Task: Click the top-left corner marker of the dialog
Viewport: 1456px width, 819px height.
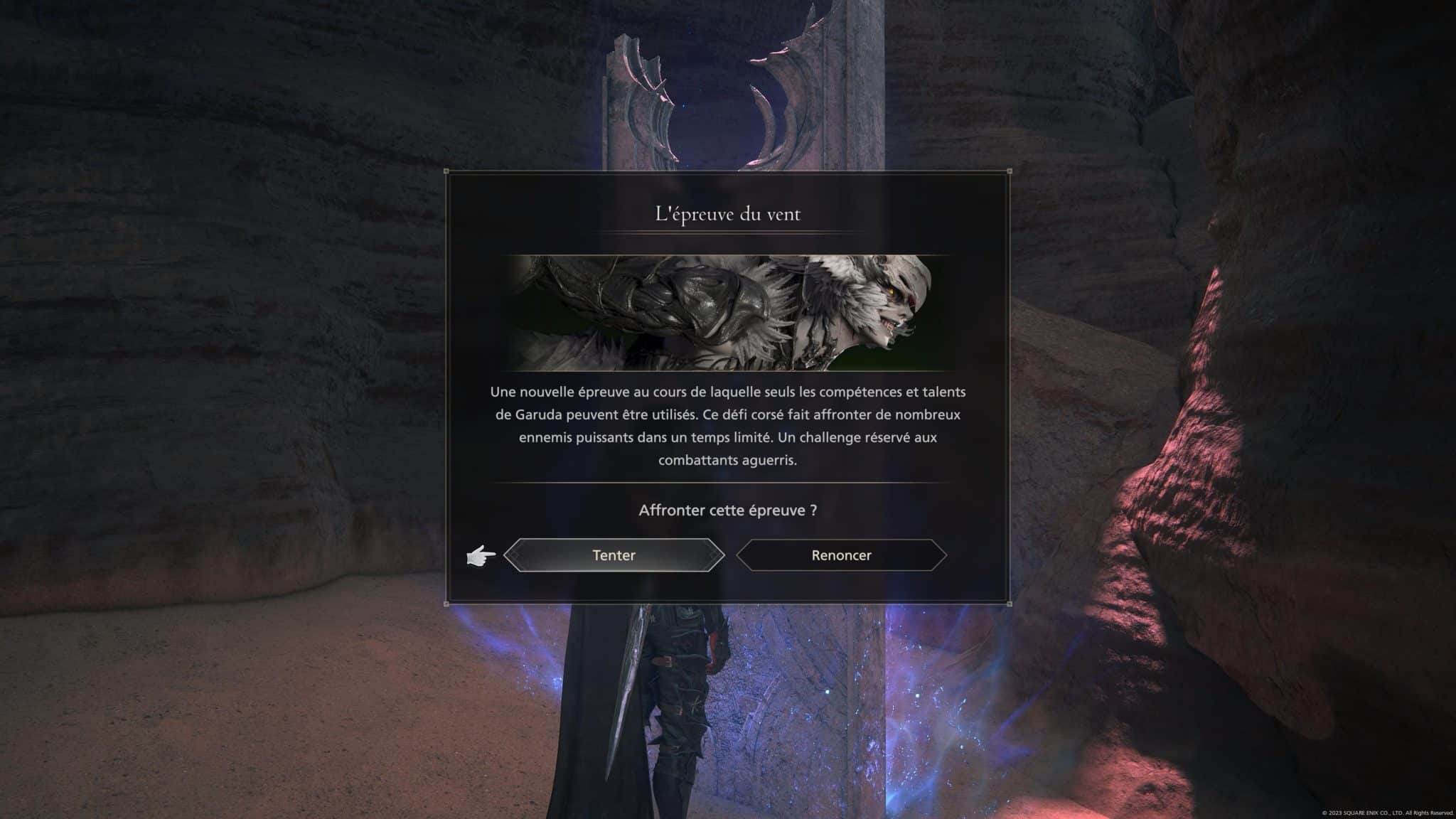Action: [x=447, y=171]
